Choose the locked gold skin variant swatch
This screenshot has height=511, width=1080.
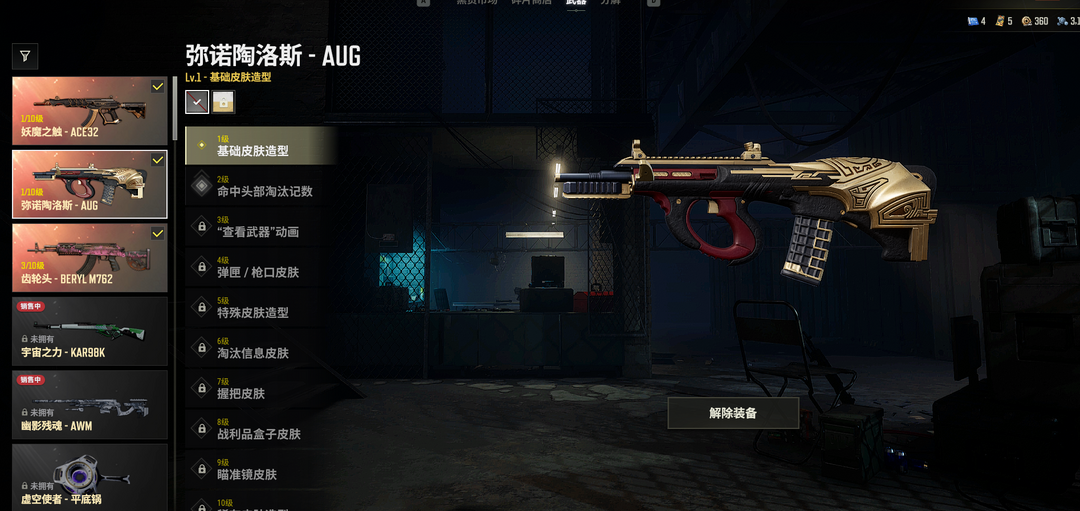(223, 101)
